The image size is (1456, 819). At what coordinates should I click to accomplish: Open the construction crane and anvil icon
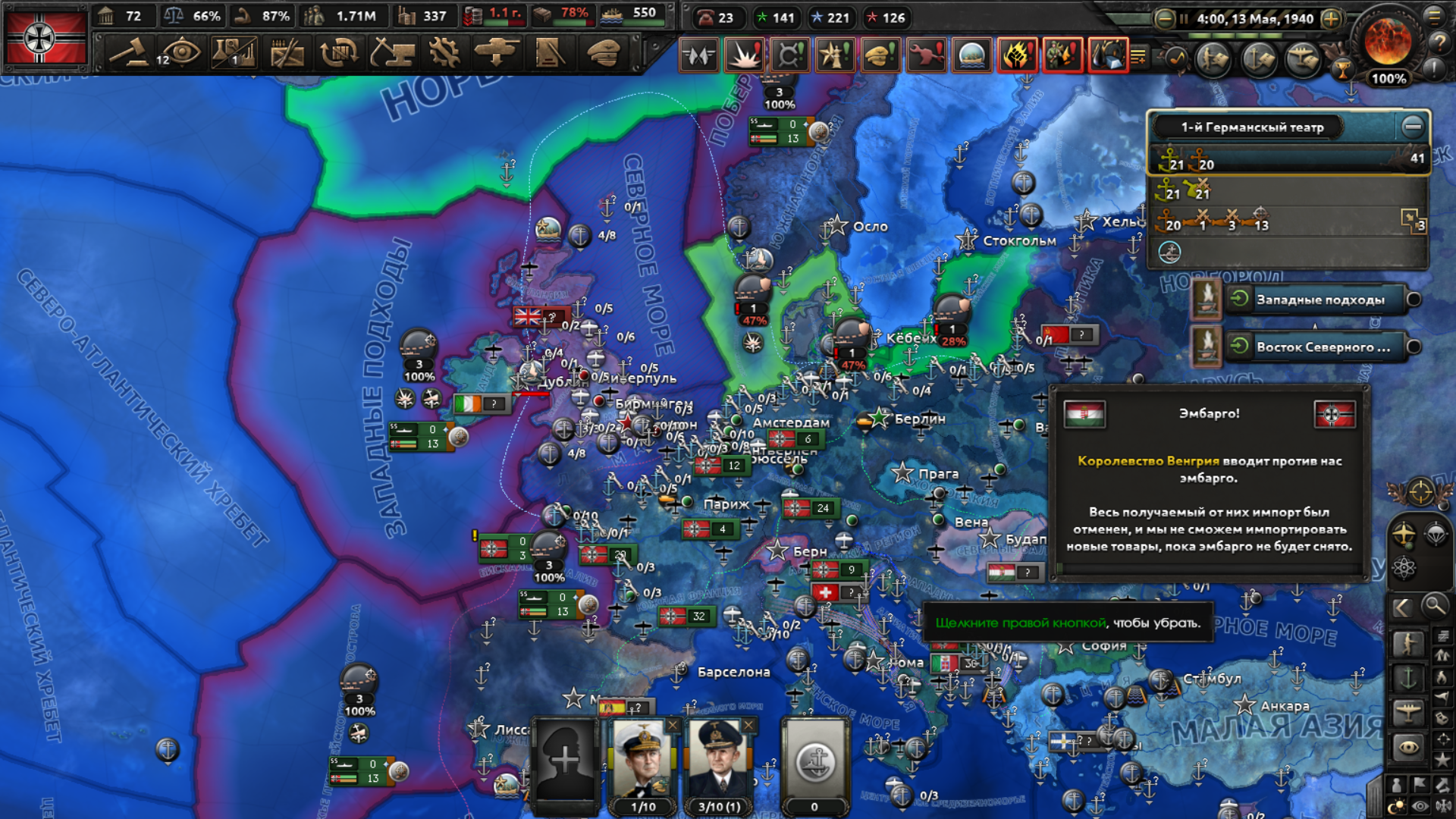coord(392,53)
